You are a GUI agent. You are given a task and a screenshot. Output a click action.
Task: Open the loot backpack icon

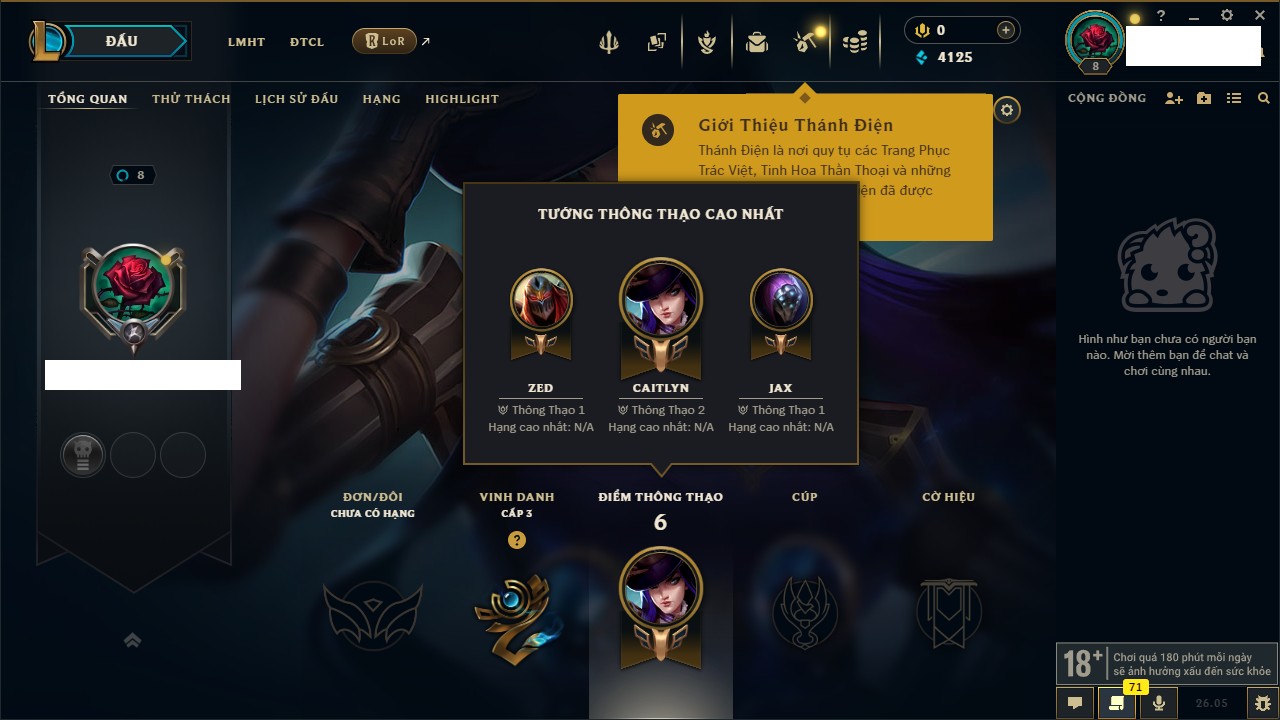coord(757,42)
